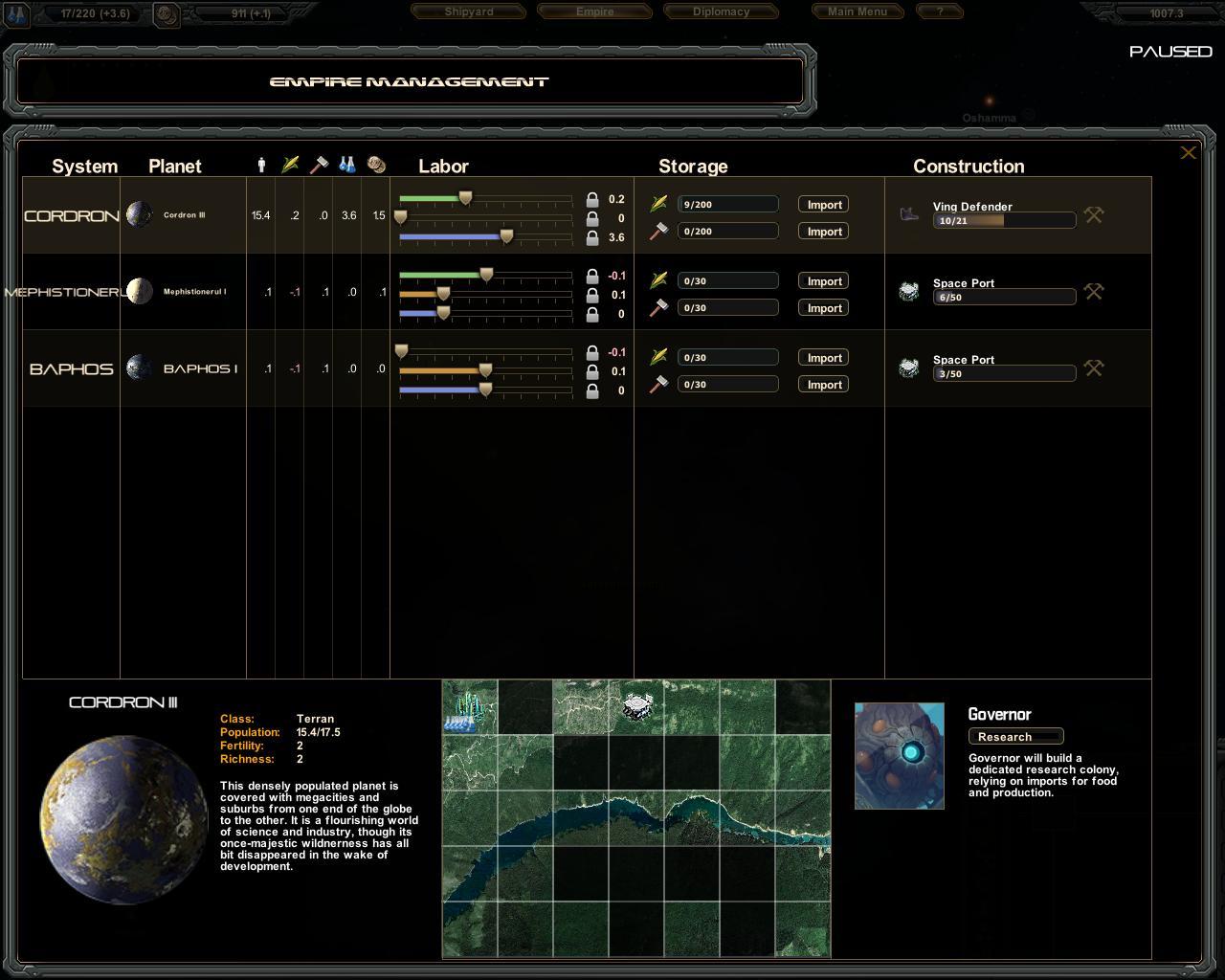Viewport: 1225px width, 980px height.
Task: Open the Empire tab in top bar
Action: (594, 11)
